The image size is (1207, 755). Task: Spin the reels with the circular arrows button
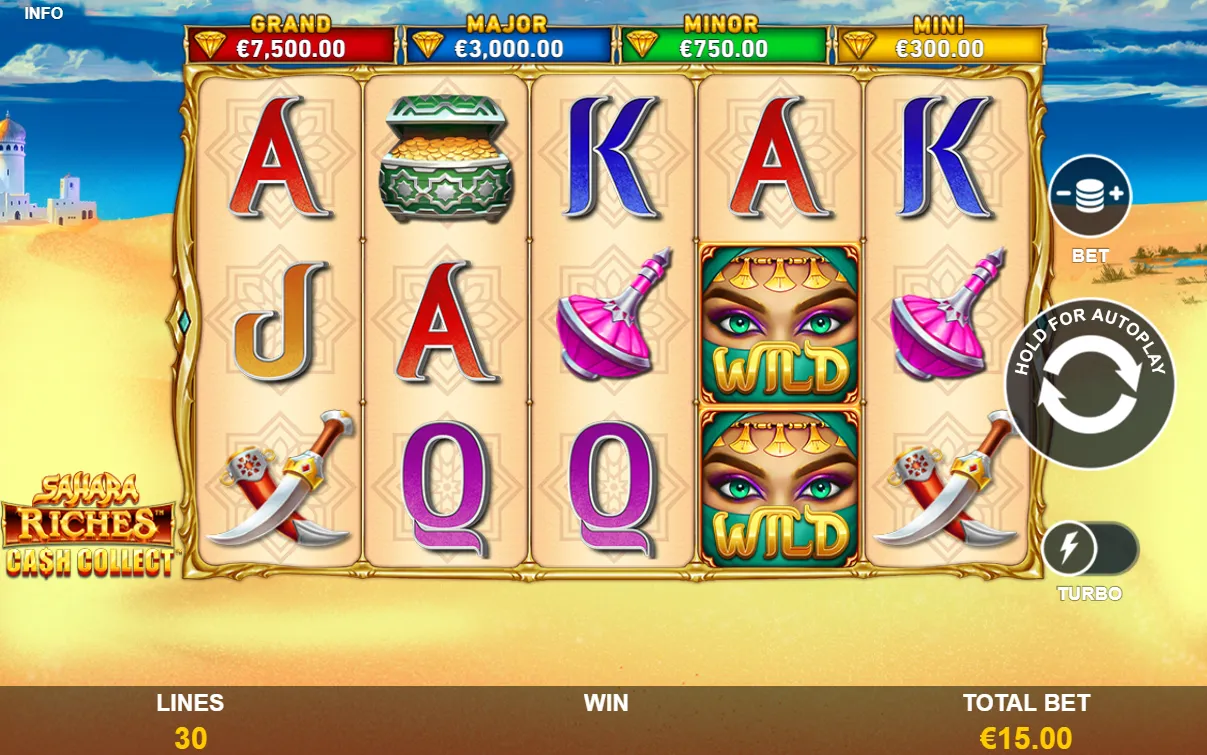1089,385
